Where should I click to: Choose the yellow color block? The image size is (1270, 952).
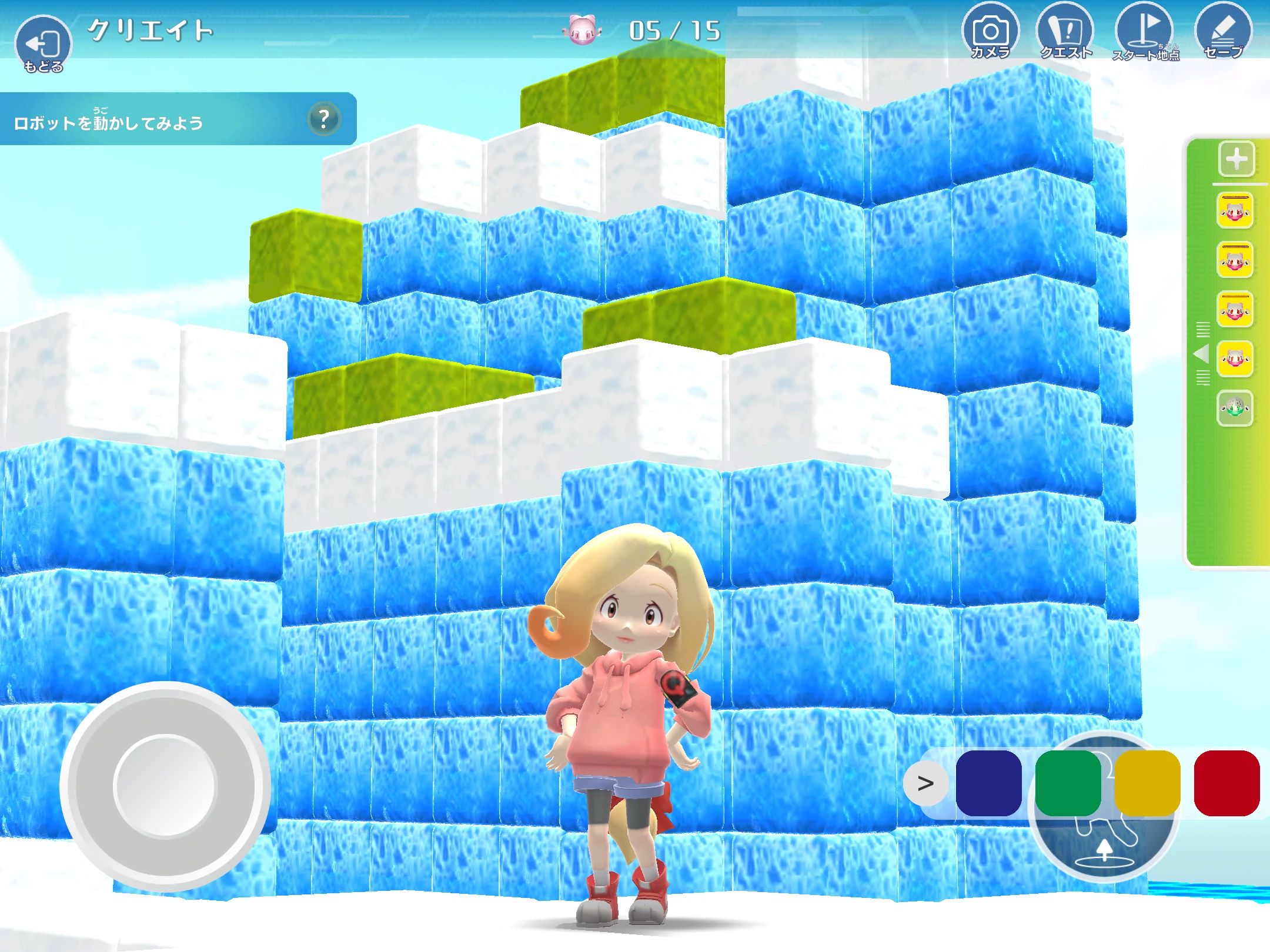(1147, 783)
